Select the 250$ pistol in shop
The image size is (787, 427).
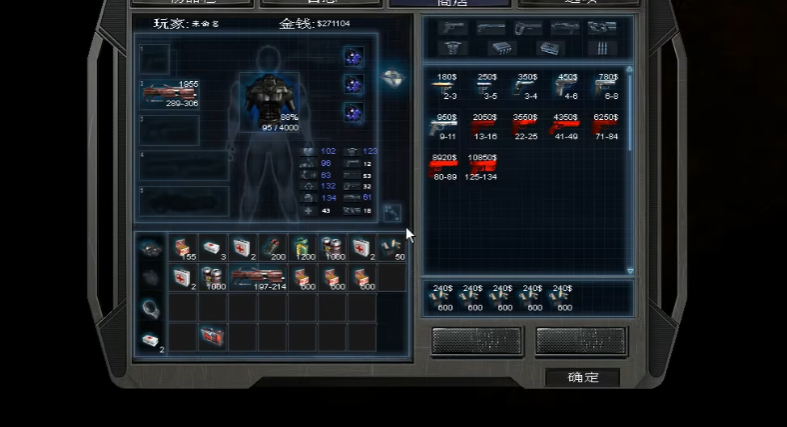pyautogui.click(x=487, y=86)
